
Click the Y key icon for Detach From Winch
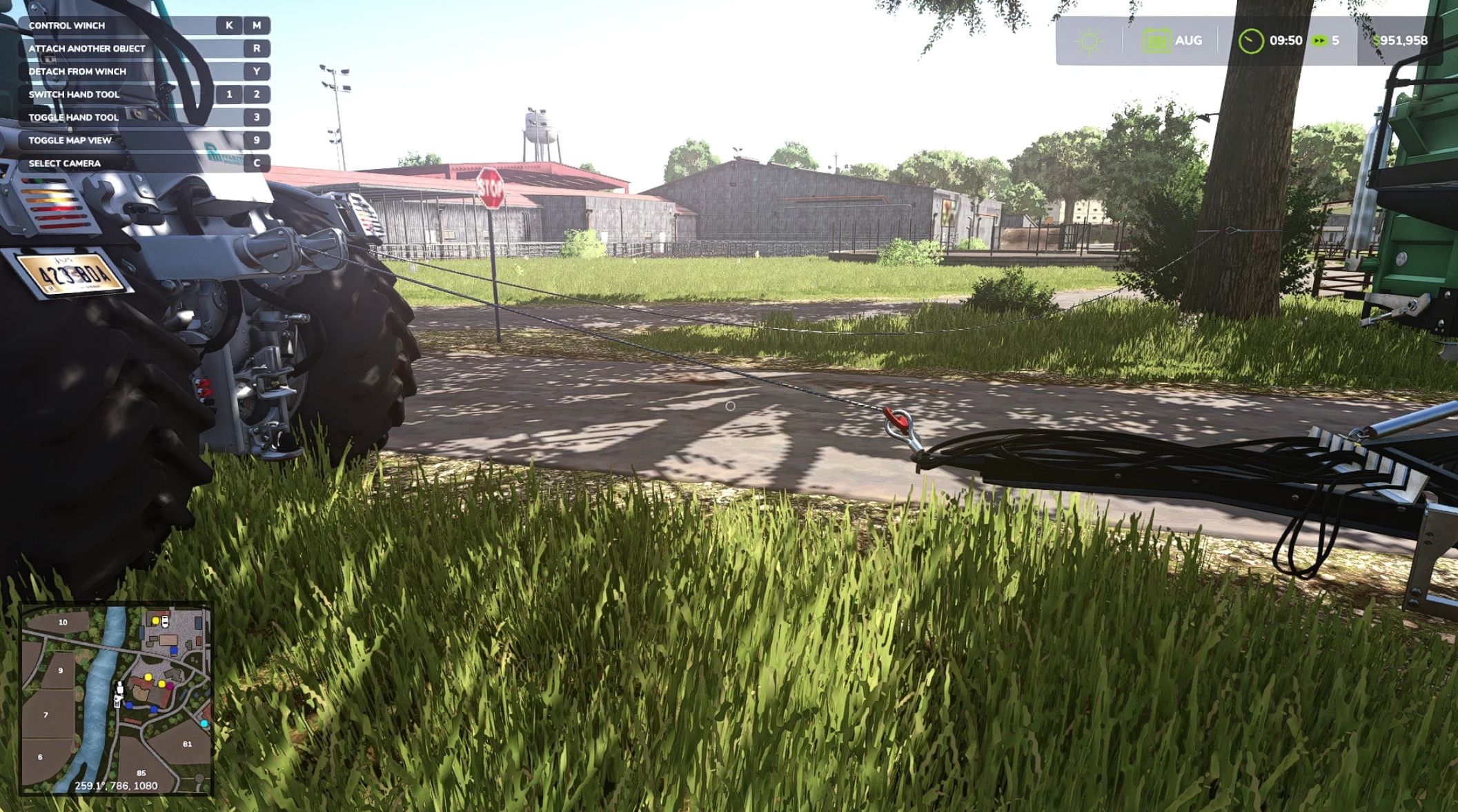[x=257, y=72]
